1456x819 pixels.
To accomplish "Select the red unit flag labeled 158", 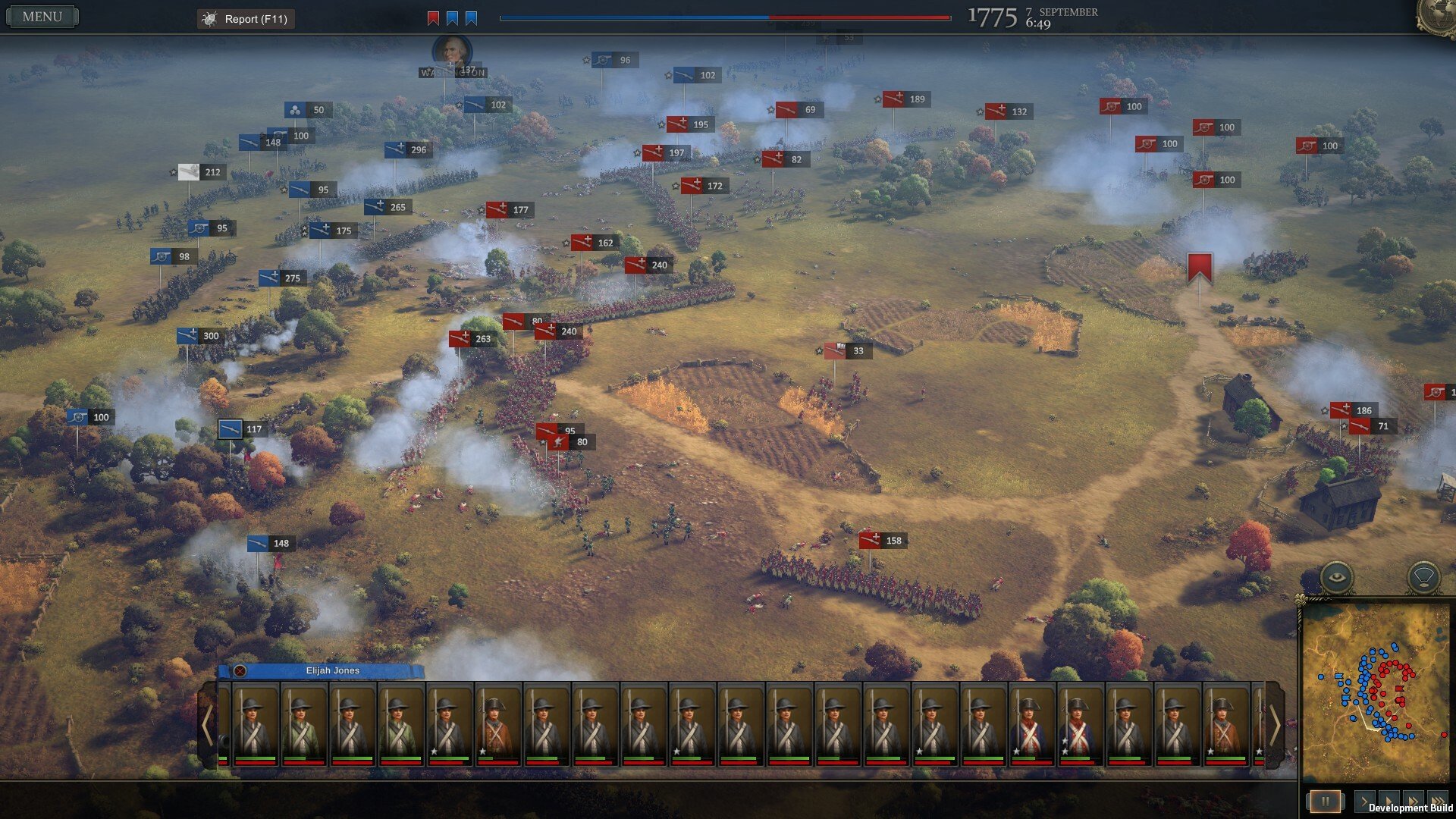I will [870, 541].
